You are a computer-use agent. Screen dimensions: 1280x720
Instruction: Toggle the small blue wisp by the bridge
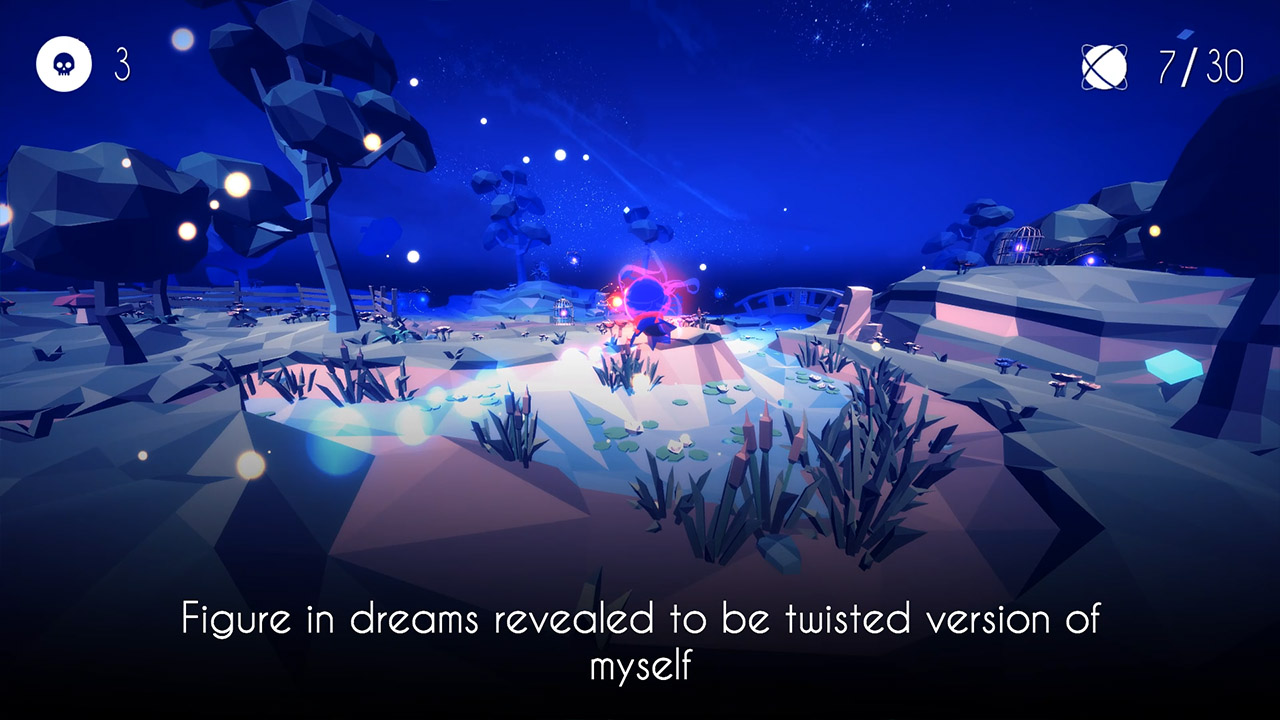pos(719,293)
